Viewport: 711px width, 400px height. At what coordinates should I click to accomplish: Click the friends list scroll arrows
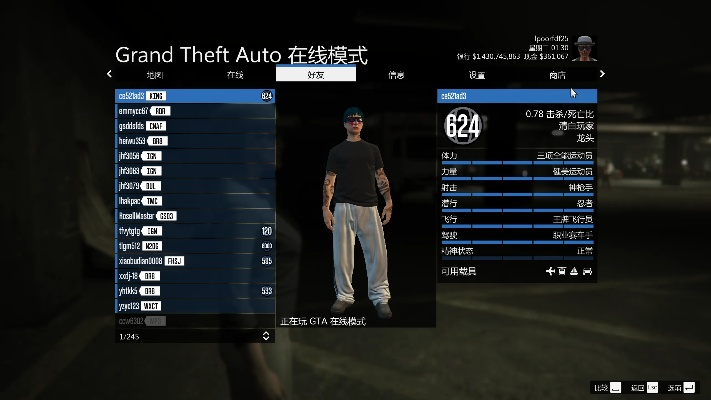[266, 336]
